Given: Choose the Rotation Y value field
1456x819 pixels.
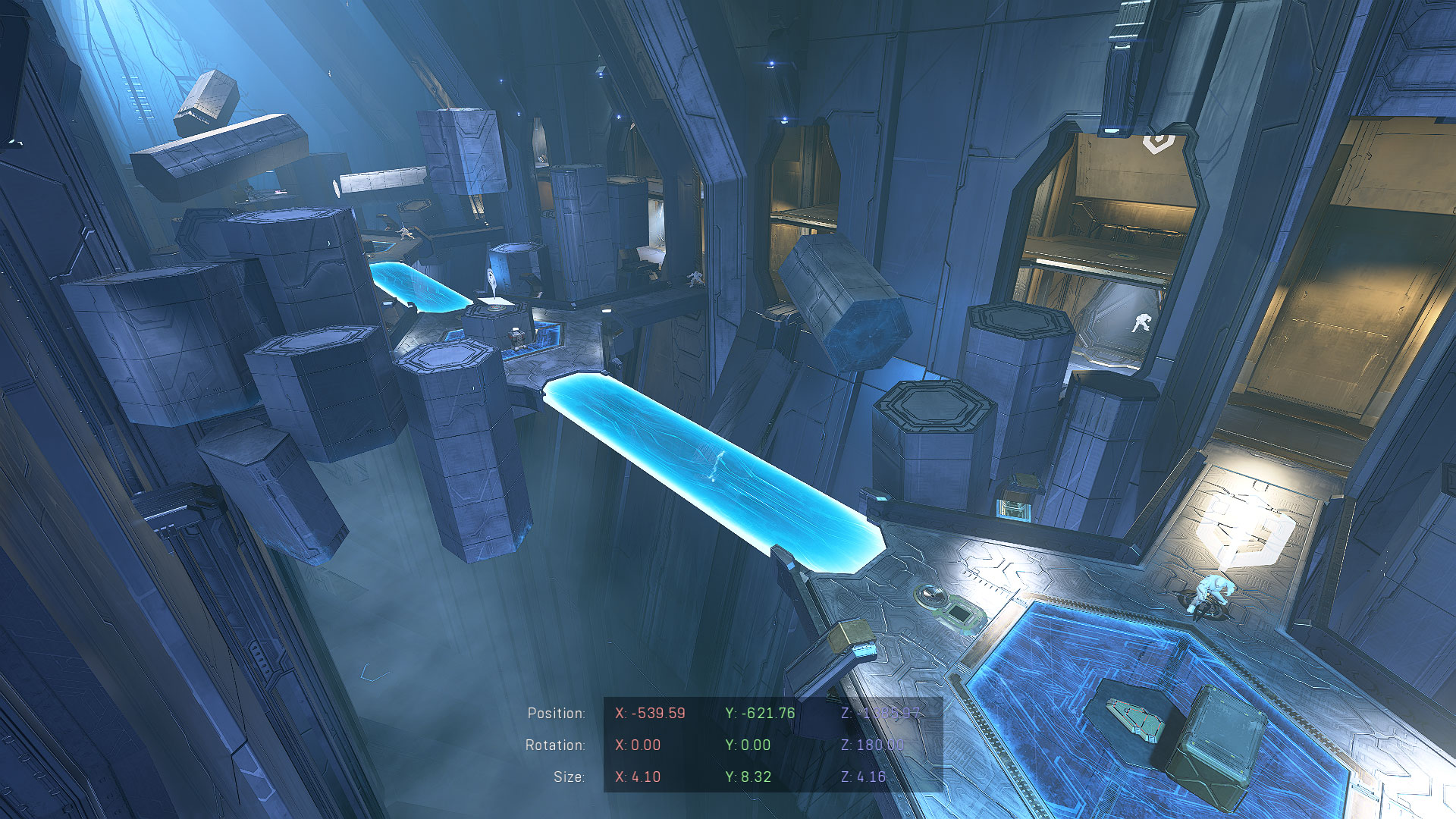Looking at the screenshot, I should (x=748, y=745).
